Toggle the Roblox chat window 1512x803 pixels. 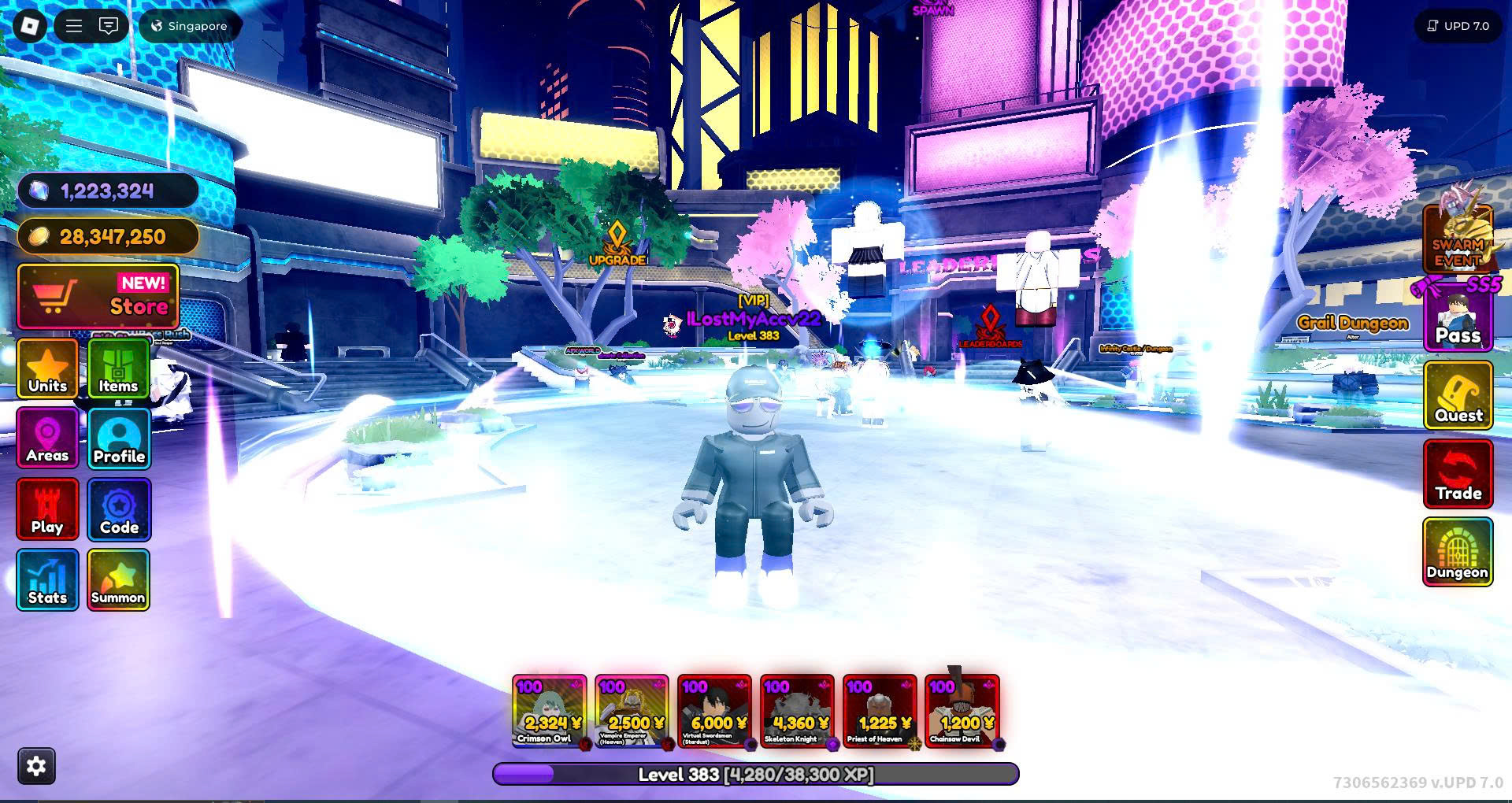pyautogui.click(x=109, y=26)
